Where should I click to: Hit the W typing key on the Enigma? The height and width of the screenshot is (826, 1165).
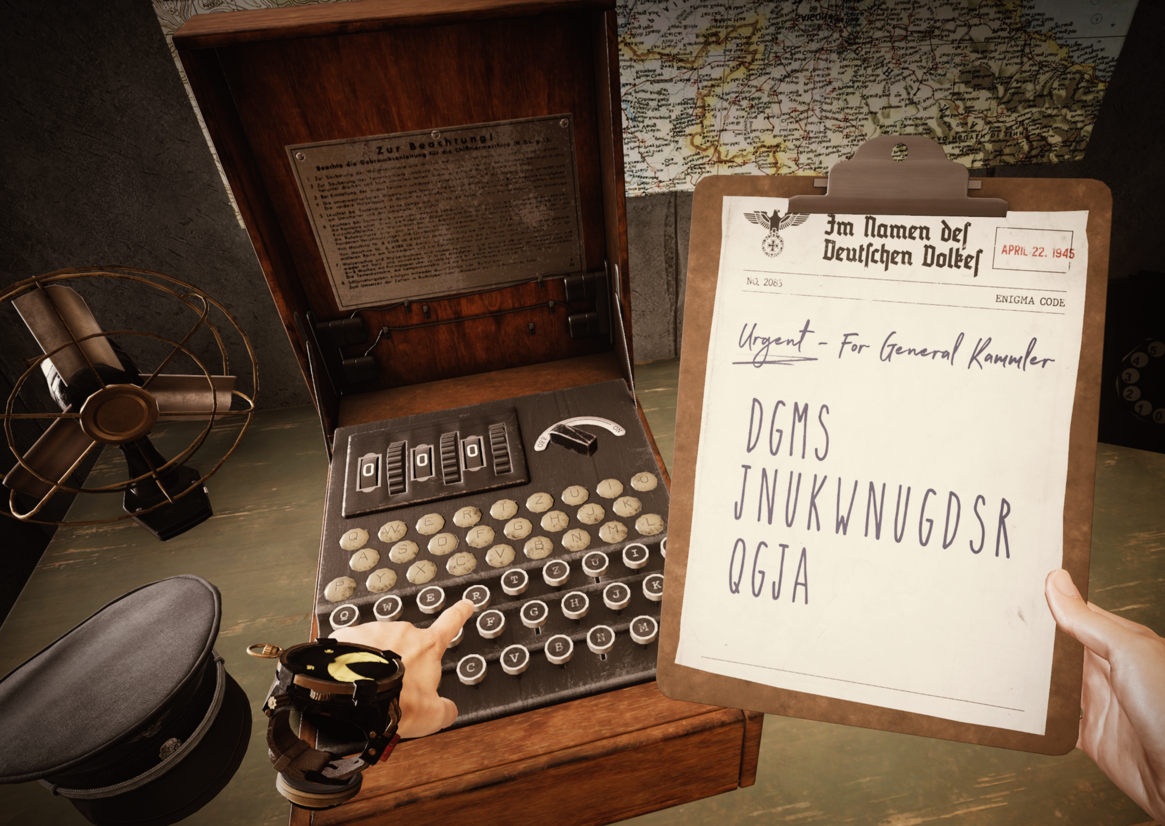[388, 607]
